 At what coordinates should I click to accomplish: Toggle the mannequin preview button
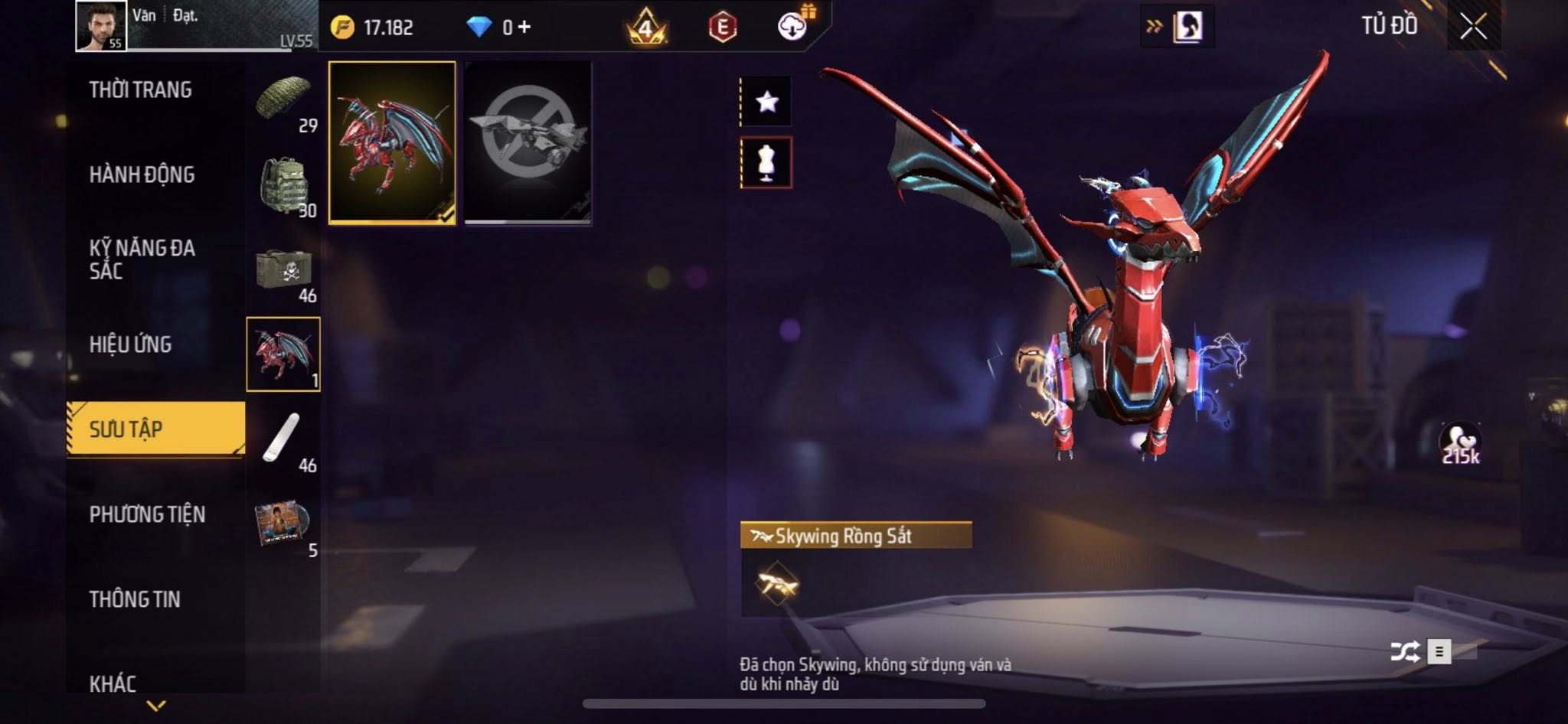coord(766,162)
